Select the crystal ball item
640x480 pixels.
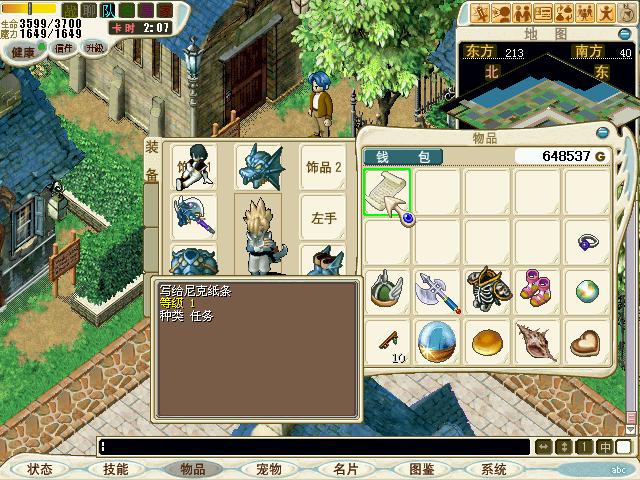(x=437, y=341)
